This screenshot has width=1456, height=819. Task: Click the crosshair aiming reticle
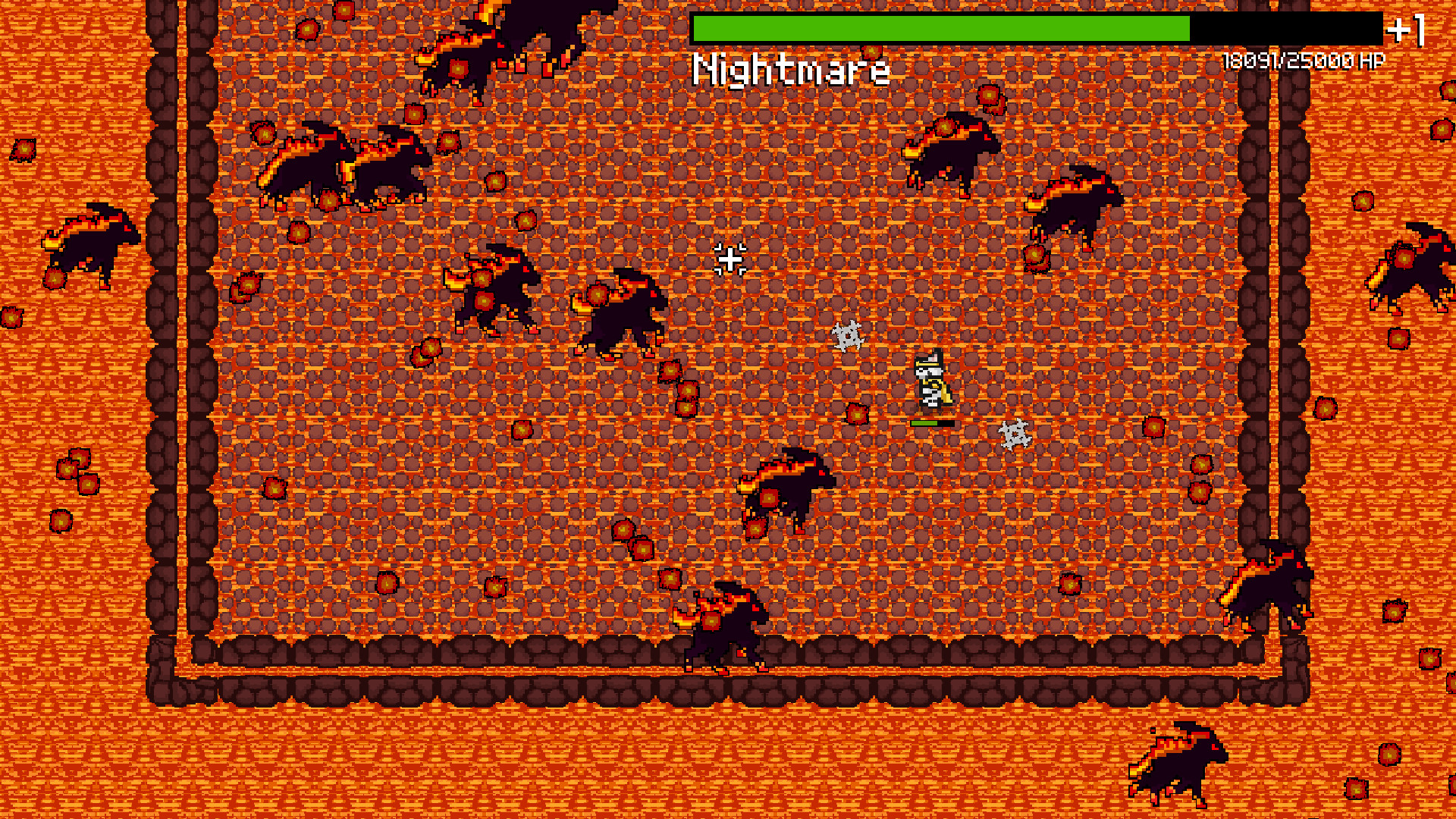730,259
